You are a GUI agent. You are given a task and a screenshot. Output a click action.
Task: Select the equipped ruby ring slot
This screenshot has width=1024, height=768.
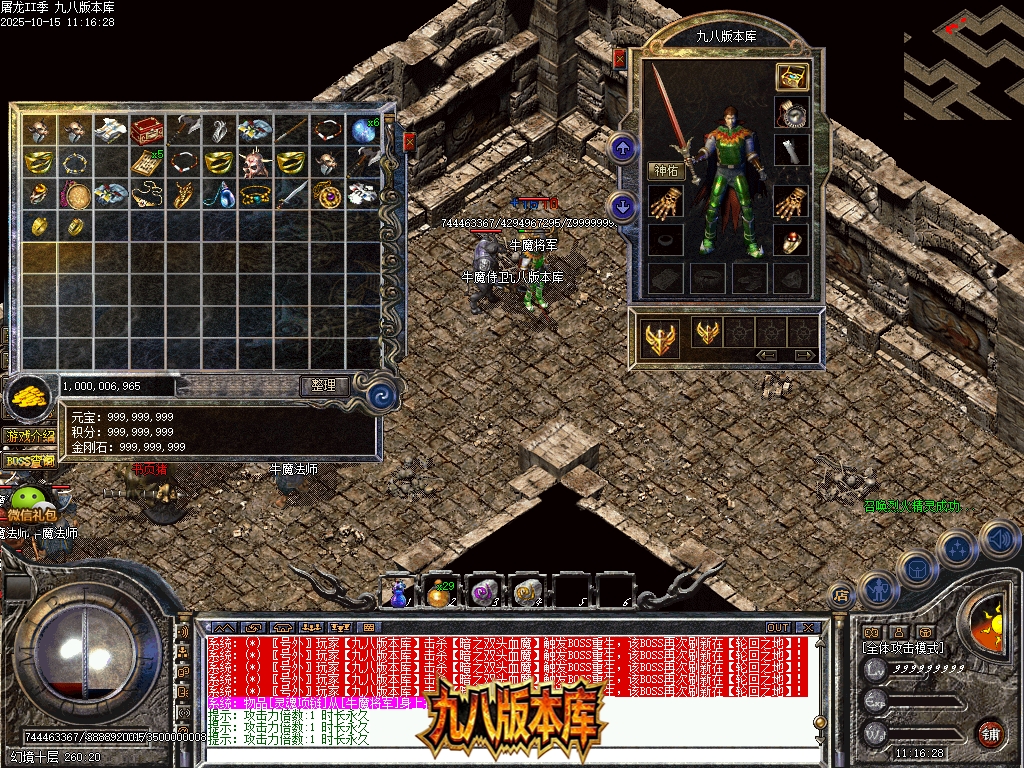point(792,240)
